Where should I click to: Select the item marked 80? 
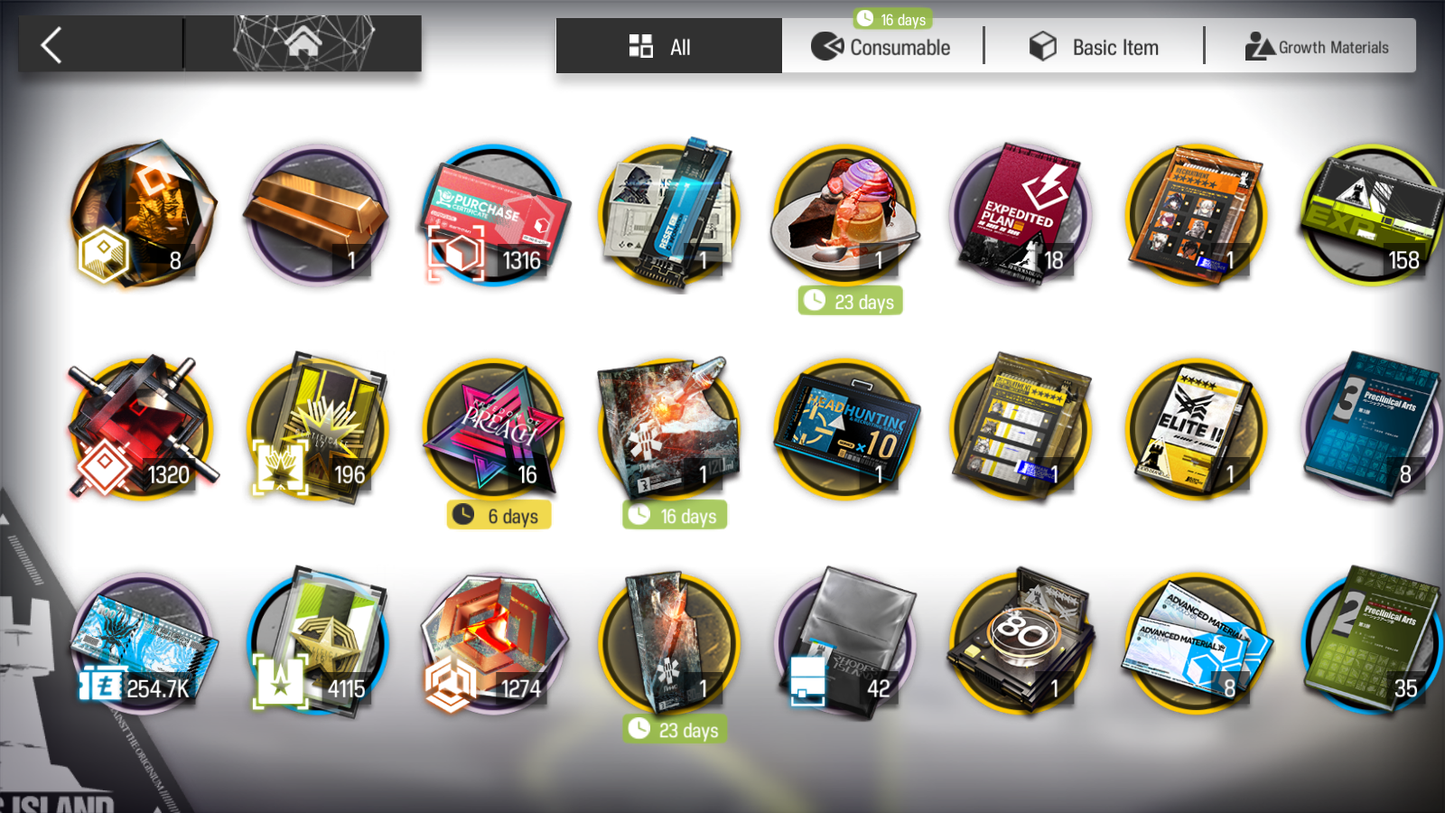pyautogui.click(x=1020, y=643)
